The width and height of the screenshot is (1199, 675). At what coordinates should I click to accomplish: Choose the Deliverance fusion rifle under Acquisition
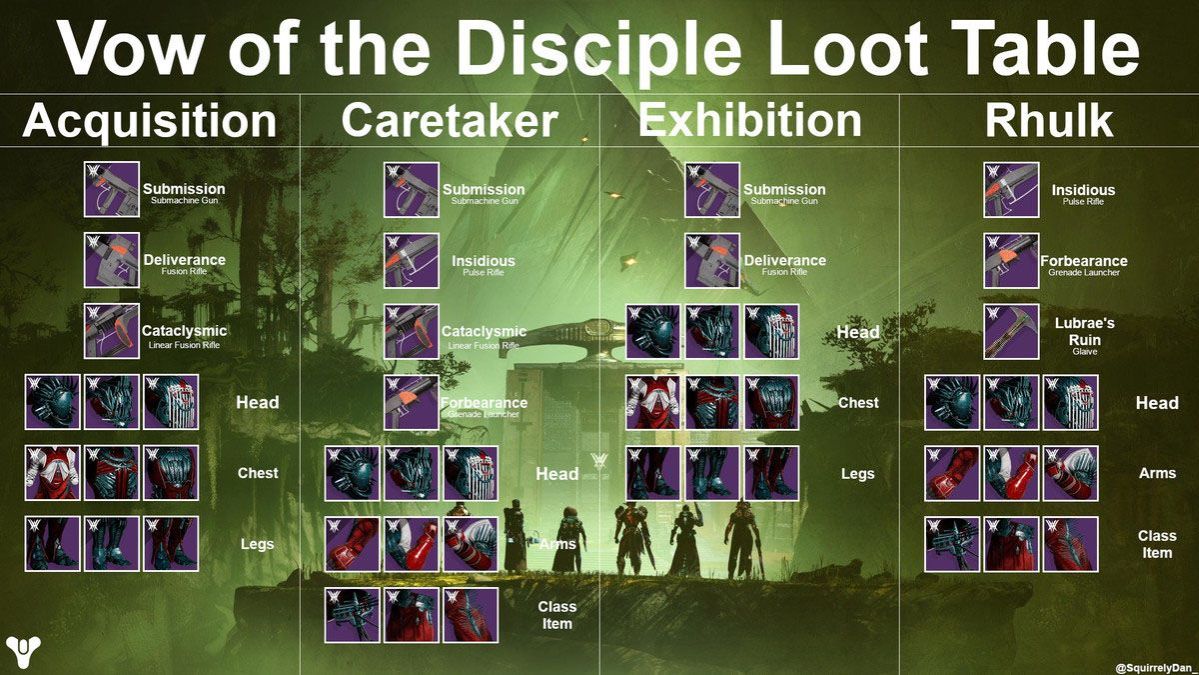pyautogui.click(x=111, y=260)
